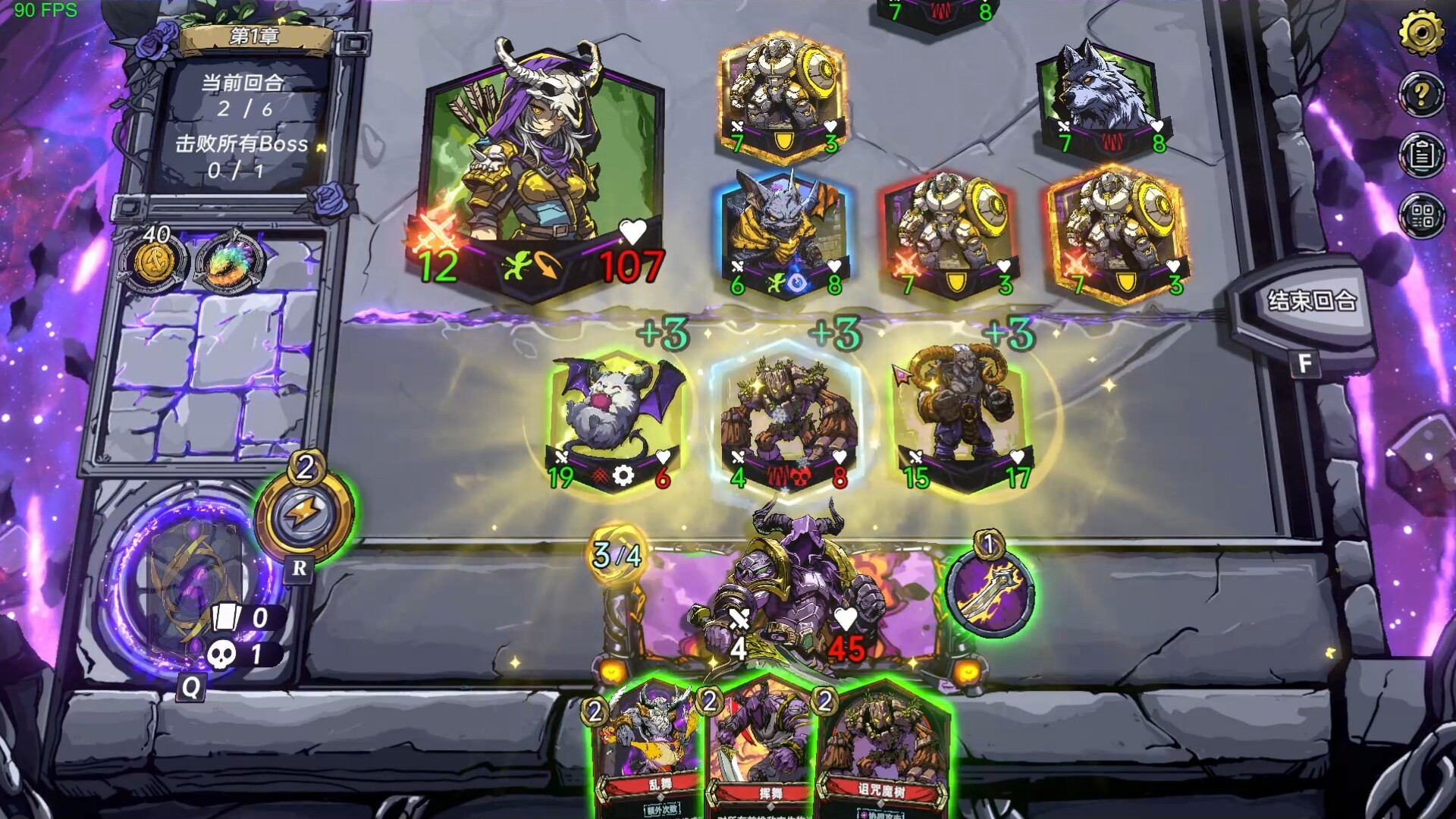Open the gear settings menu
Screen dimensions: 1456x819
(x=1420, y=33)
